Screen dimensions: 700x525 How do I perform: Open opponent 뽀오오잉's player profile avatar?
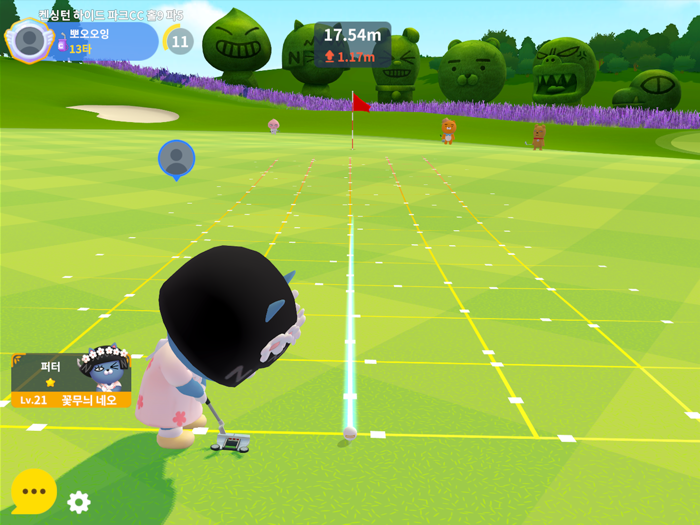[x=30, y=40]
